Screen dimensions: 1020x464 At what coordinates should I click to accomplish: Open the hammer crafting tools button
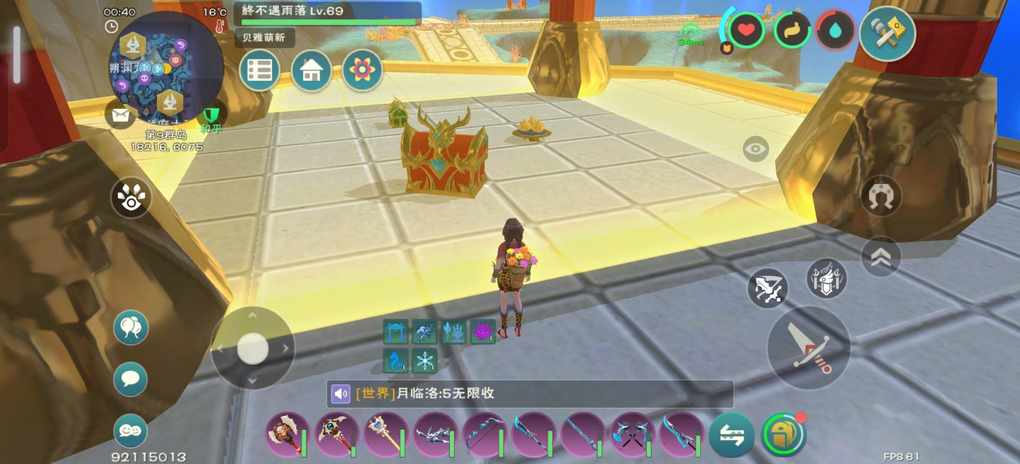pos(887,34)
